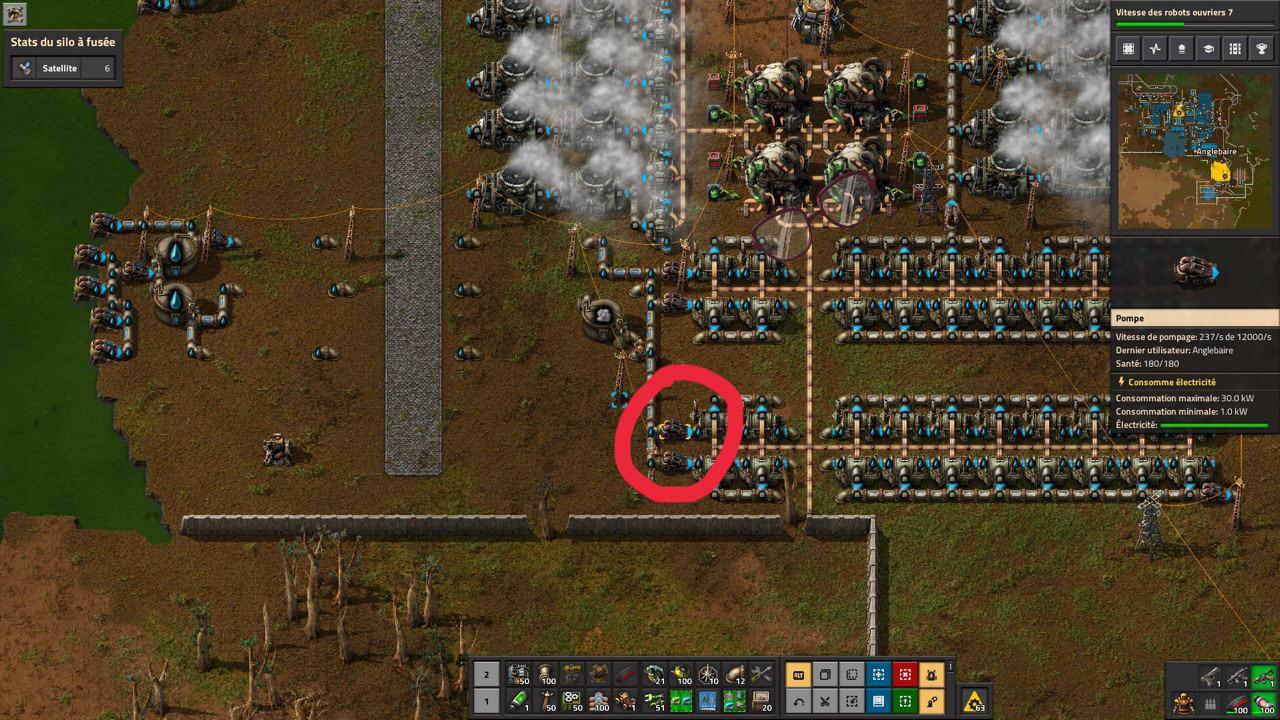Open the research technologies screen
Image resolution: width=1280 pixels, height=720 pixels.
[1208, 47]
